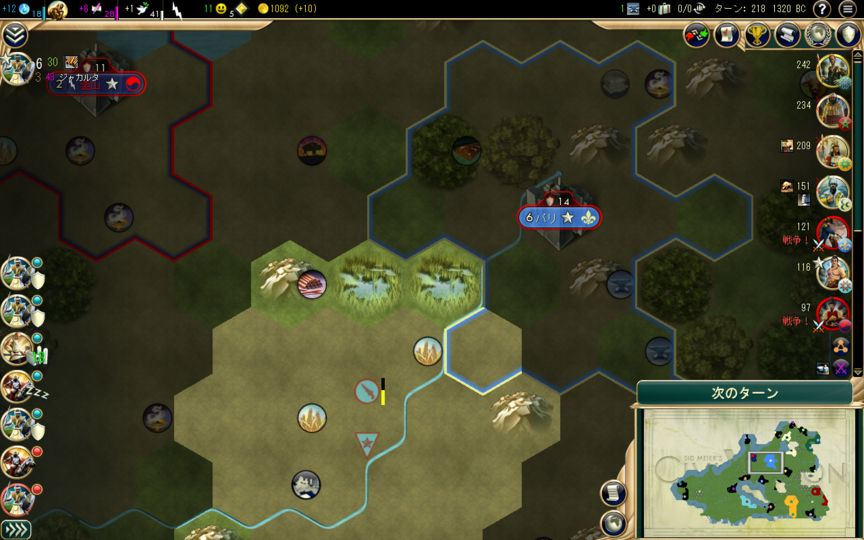Image resolution: width=864 pixels, height=540 pixels.
Task: Open the Civilopedia help question mark
Action: (822, 9)
